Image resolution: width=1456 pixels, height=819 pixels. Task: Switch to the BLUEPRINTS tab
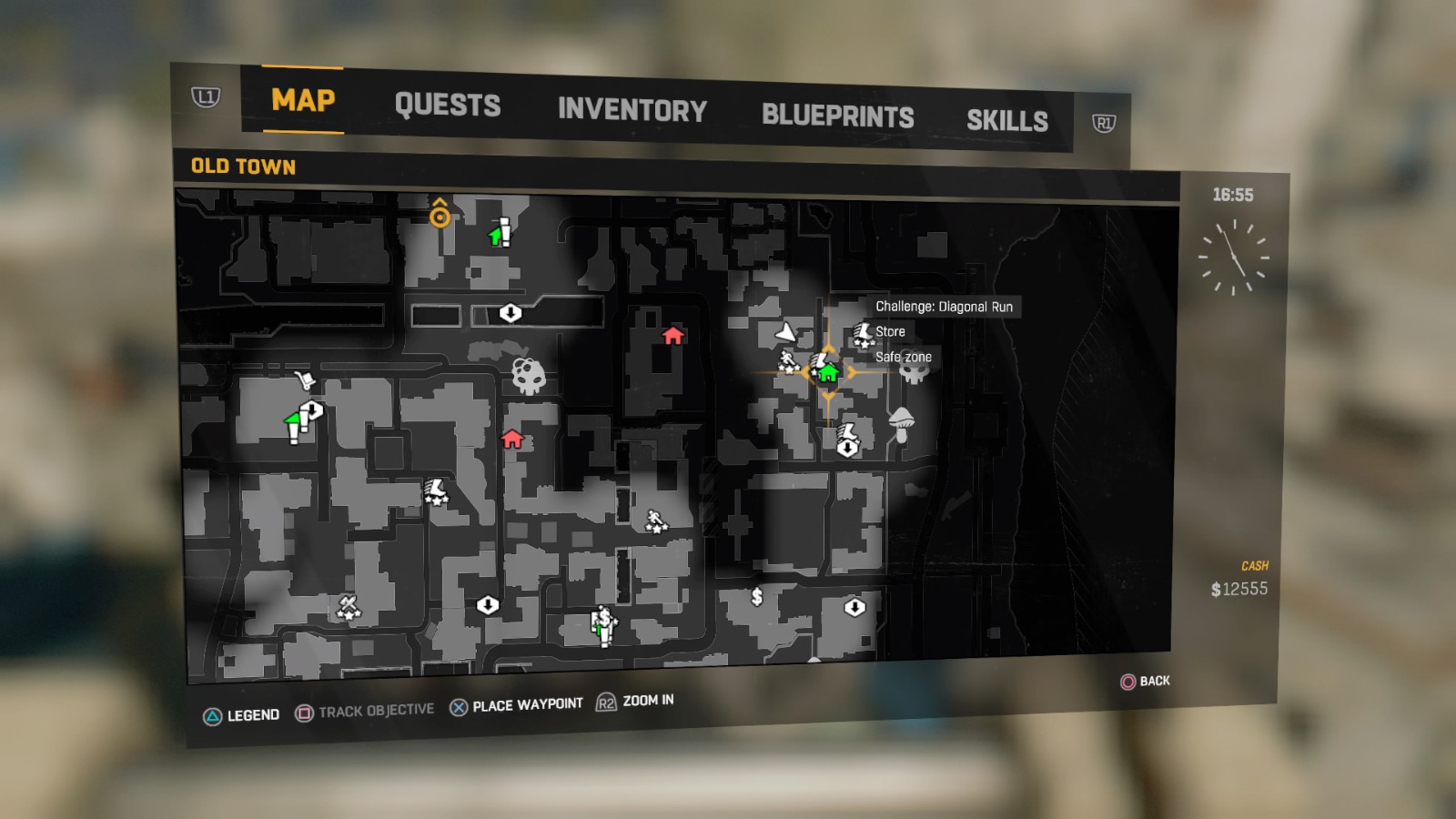click(838, 115)
